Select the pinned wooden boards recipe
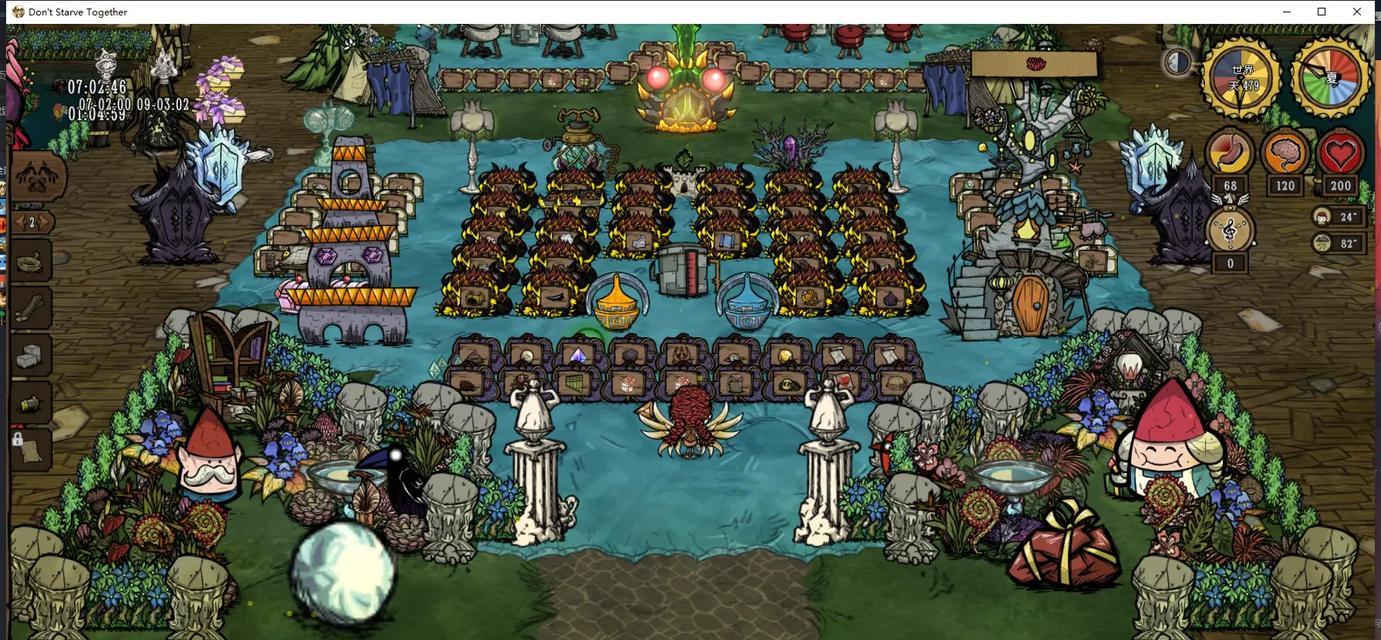1381x640 pixels. point(31,308)
